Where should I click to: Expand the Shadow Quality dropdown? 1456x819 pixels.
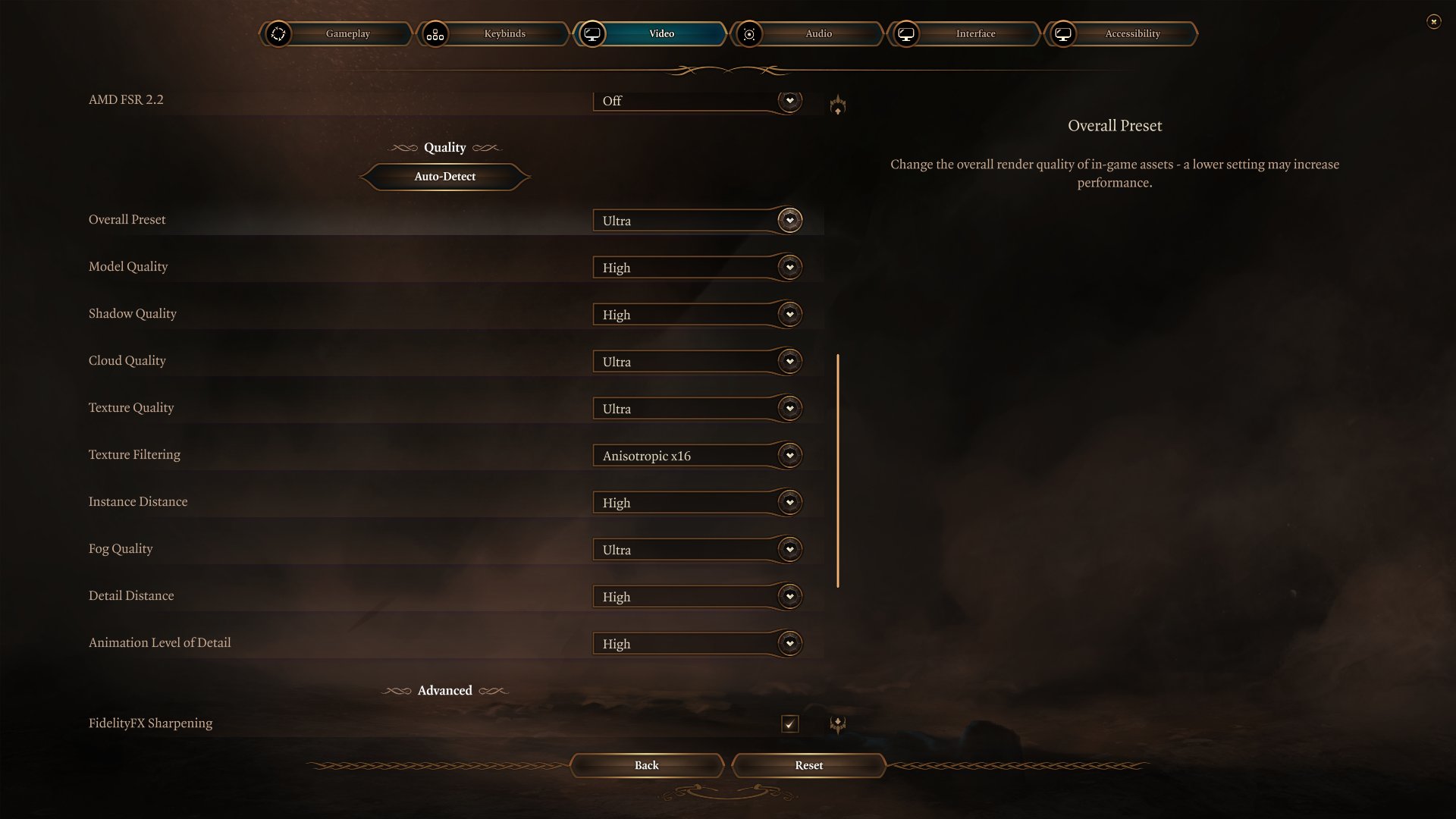click(x=697, y=315)
